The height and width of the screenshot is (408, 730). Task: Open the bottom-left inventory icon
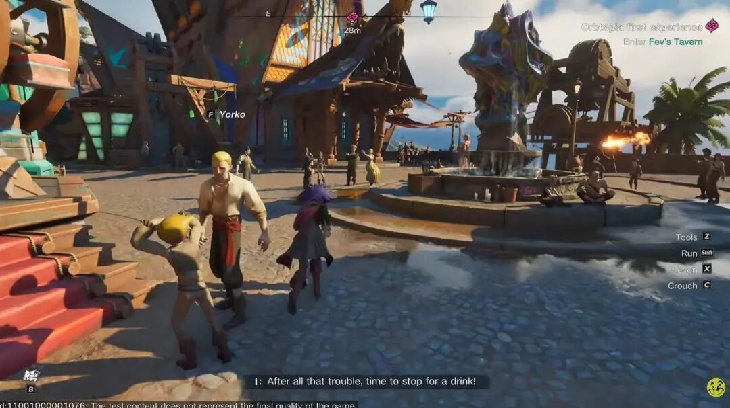point(31,377)
